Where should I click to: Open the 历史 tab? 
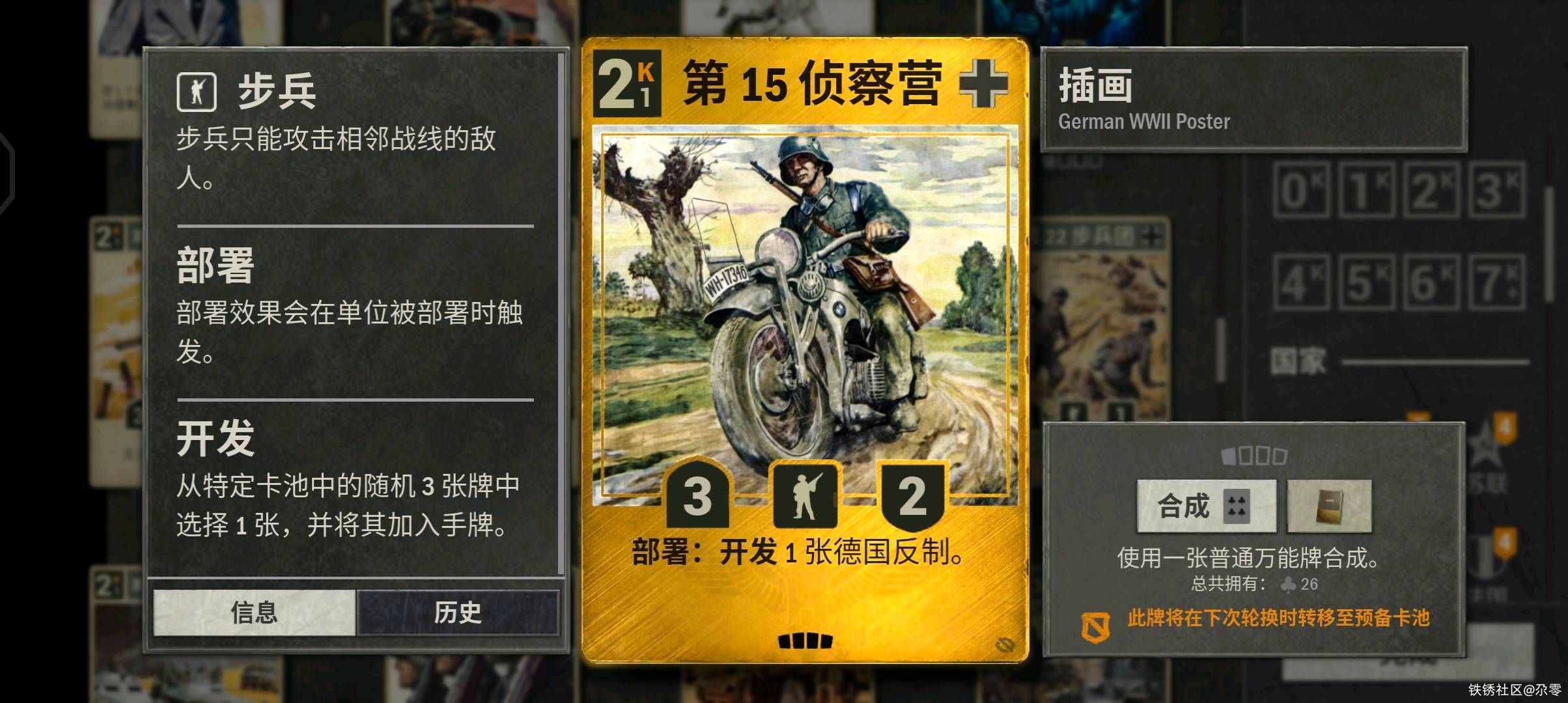[x=458, y=613]
